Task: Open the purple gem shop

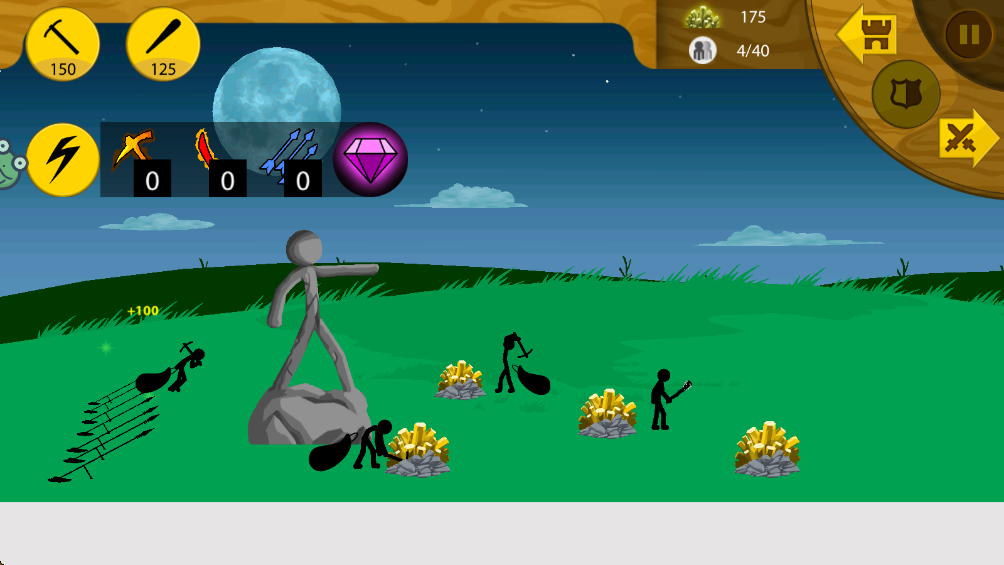Action: coord(370,159)
